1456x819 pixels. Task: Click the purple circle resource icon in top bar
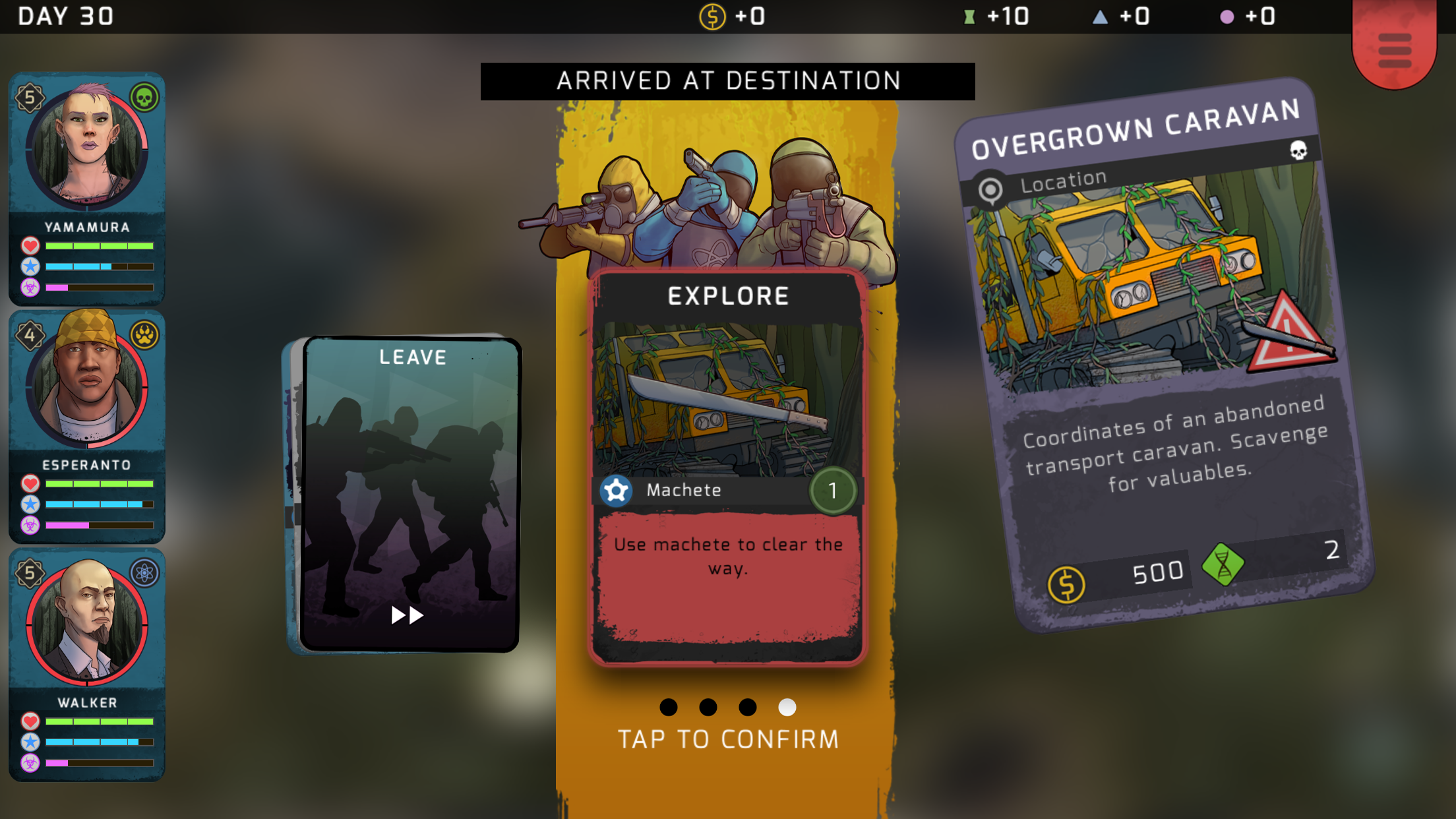(x=1227, y=16)
